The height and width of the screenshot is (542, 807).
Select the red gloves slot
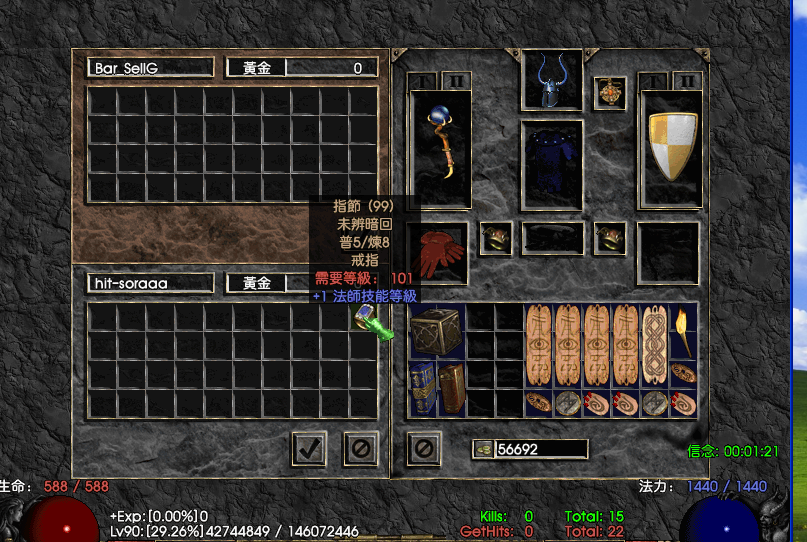[x=440, y=252]
